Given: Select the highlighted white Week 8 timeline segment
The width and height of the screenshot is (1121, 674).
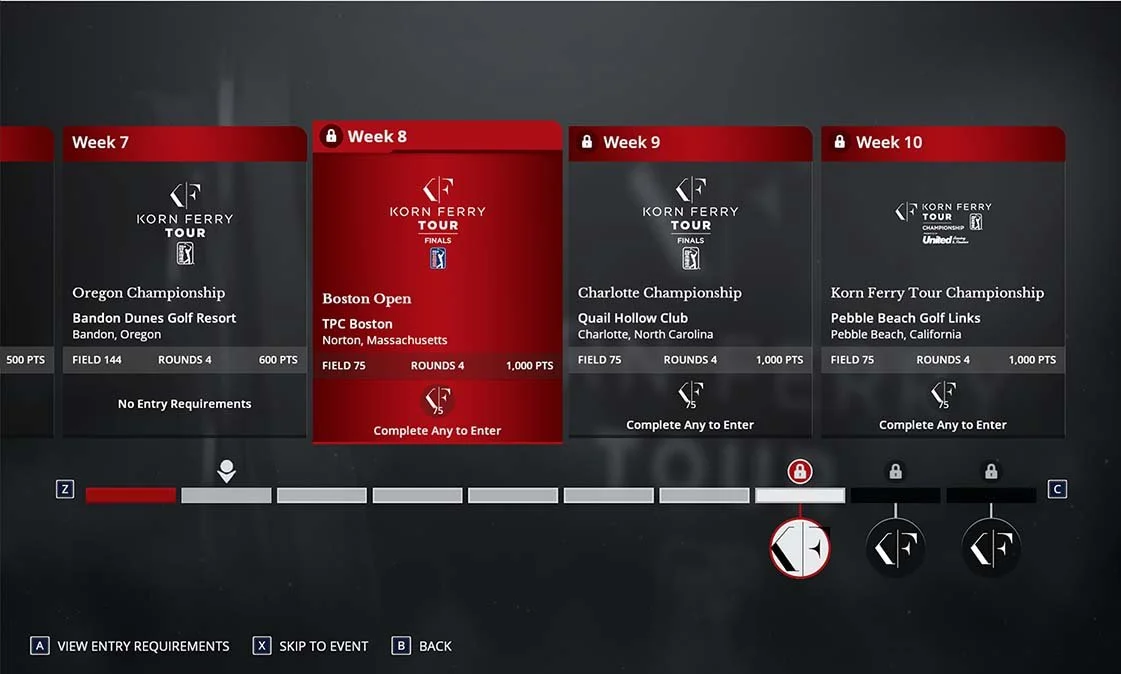Looking at the screenshot, I should coord(800,495).
